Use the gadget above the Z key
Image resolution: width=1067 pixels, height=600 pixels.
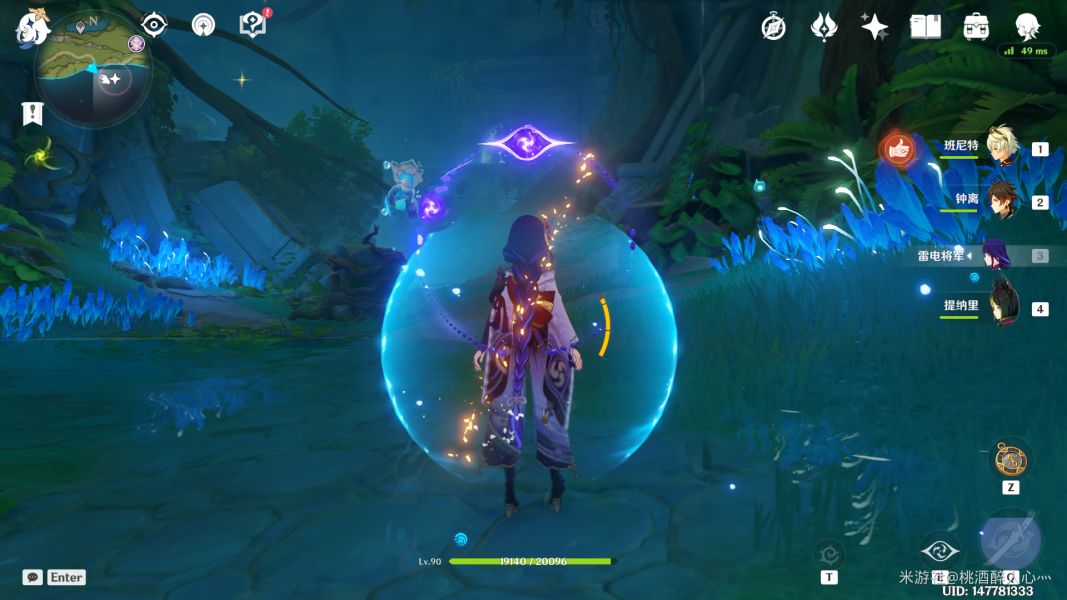1010,460
